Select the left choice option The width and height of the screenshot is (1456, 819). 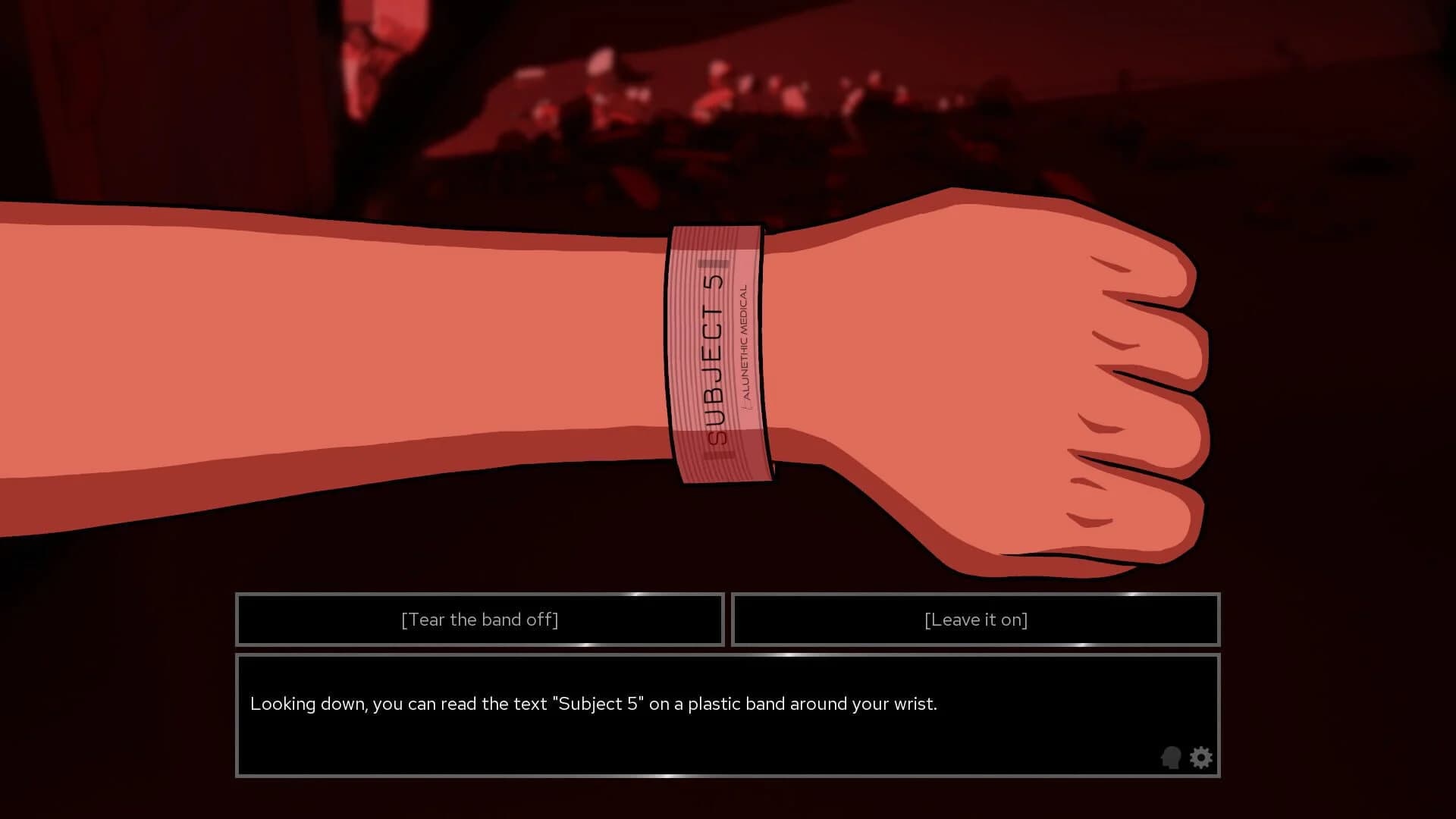click(x=479, y=620)
